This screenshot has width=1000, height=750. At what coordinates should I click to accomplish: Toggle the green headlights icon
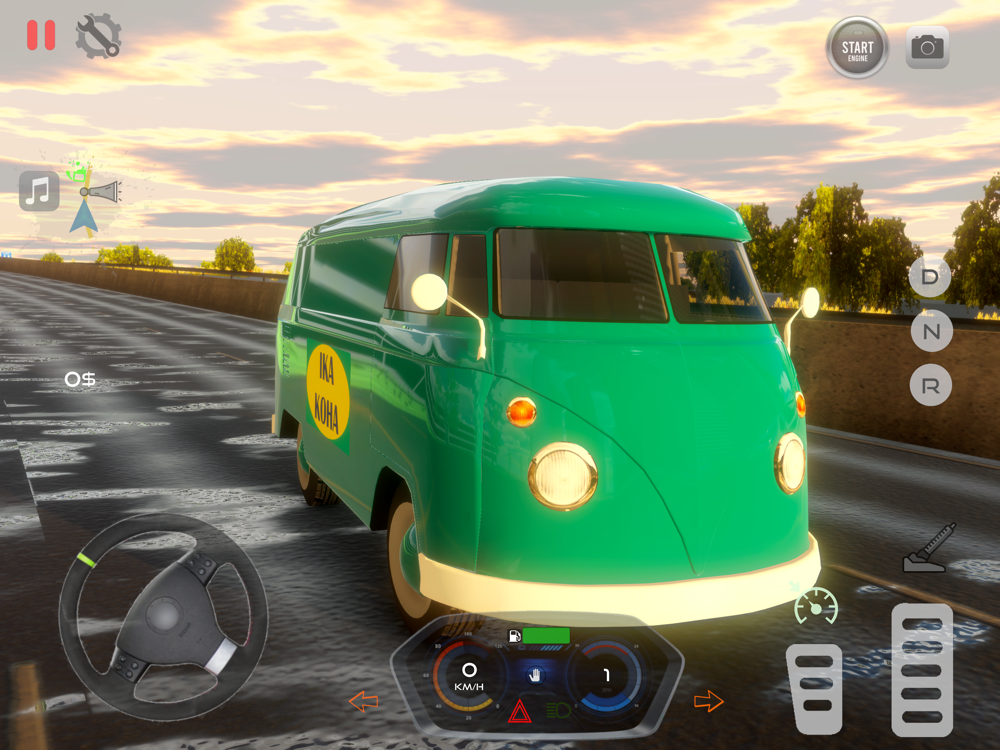click(x=558, y=711)
